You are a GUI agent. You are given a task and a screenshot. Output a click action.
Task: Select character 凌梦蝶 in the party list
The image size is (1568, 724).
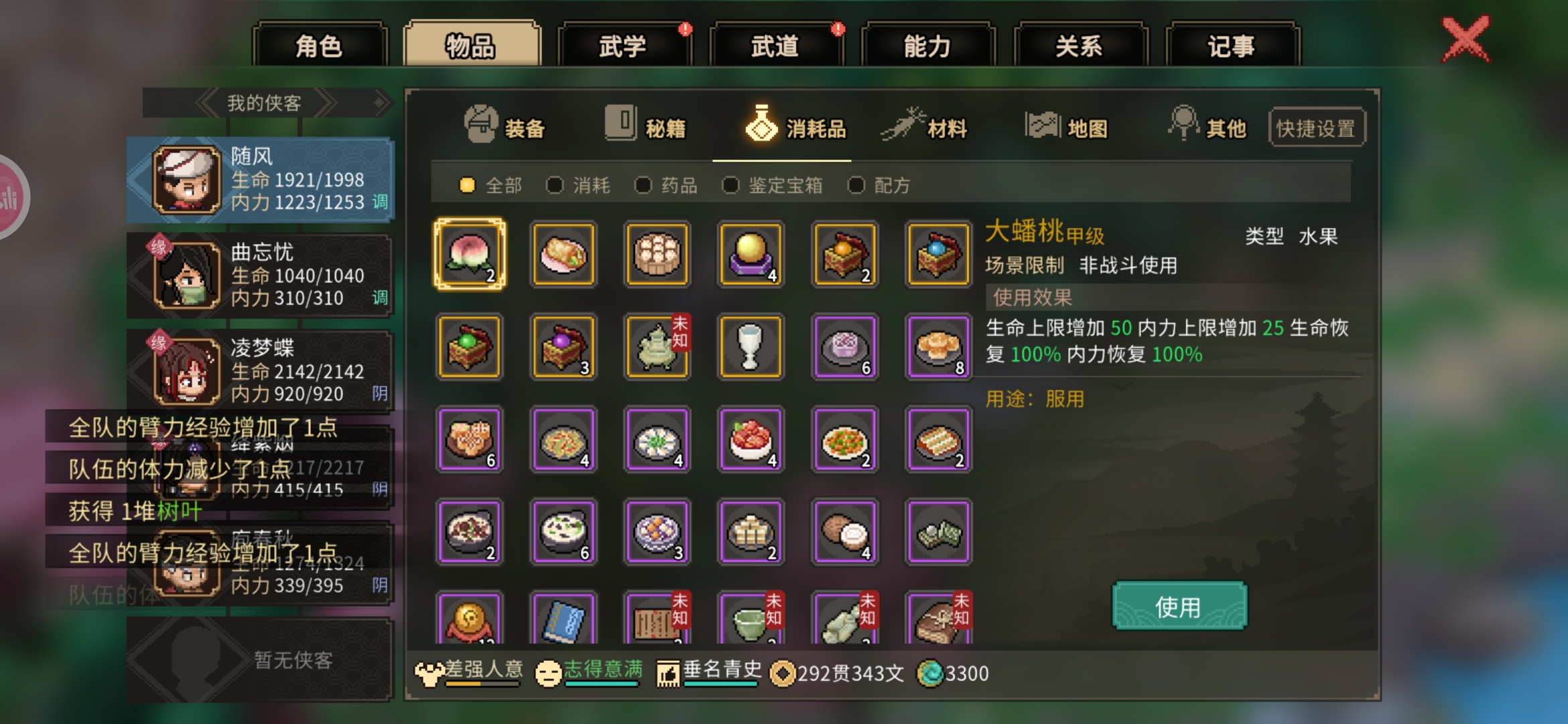tap(261, 371)
